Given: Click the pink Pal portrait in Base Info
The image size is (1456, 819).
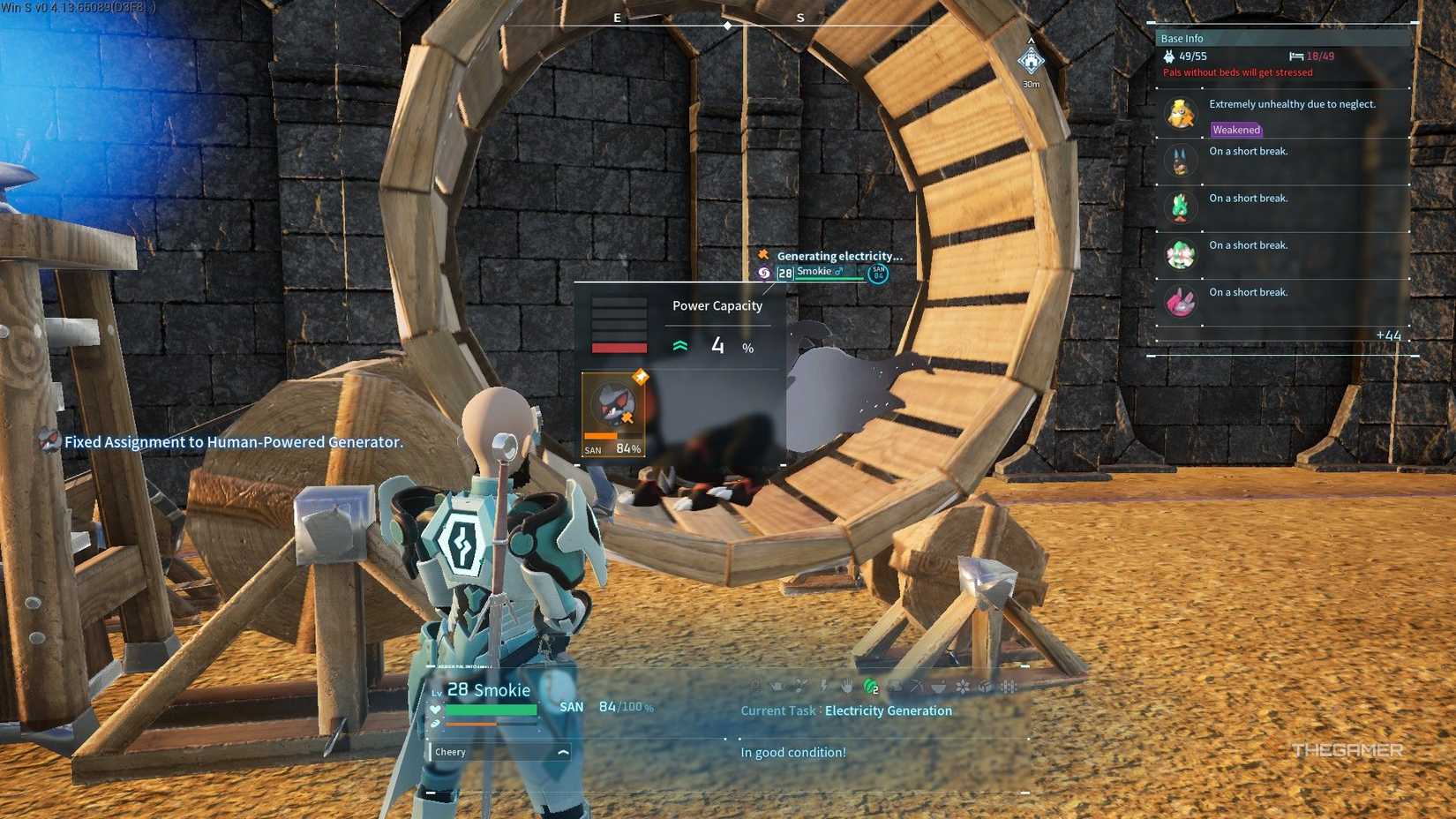Looking at the screenshot, I should (1182, 301).
